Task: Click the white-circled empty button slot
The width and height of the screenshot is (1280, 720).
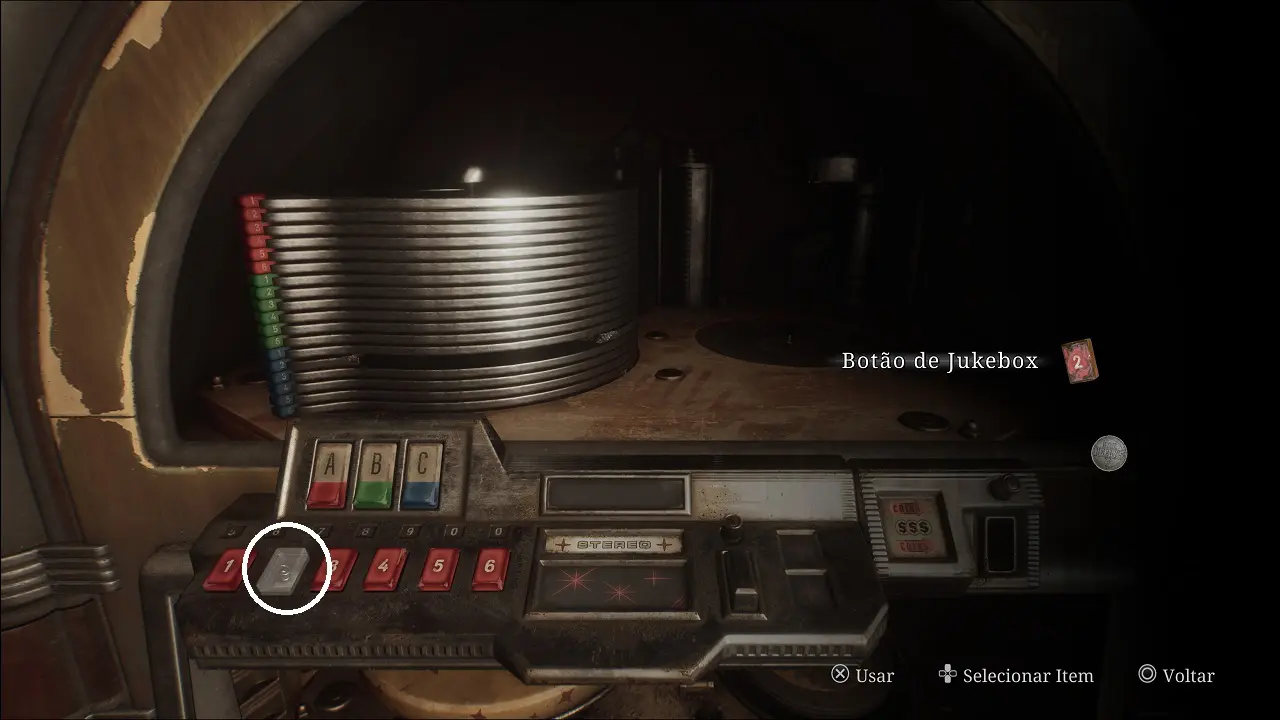Action: [286, 570]
